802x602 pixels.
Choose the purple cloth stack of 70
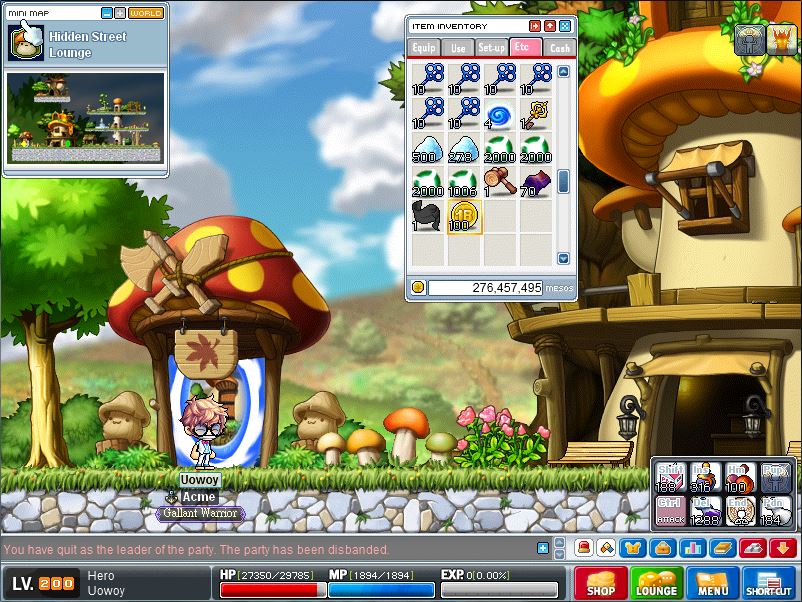pyautogui.click(x=535, y=182)
